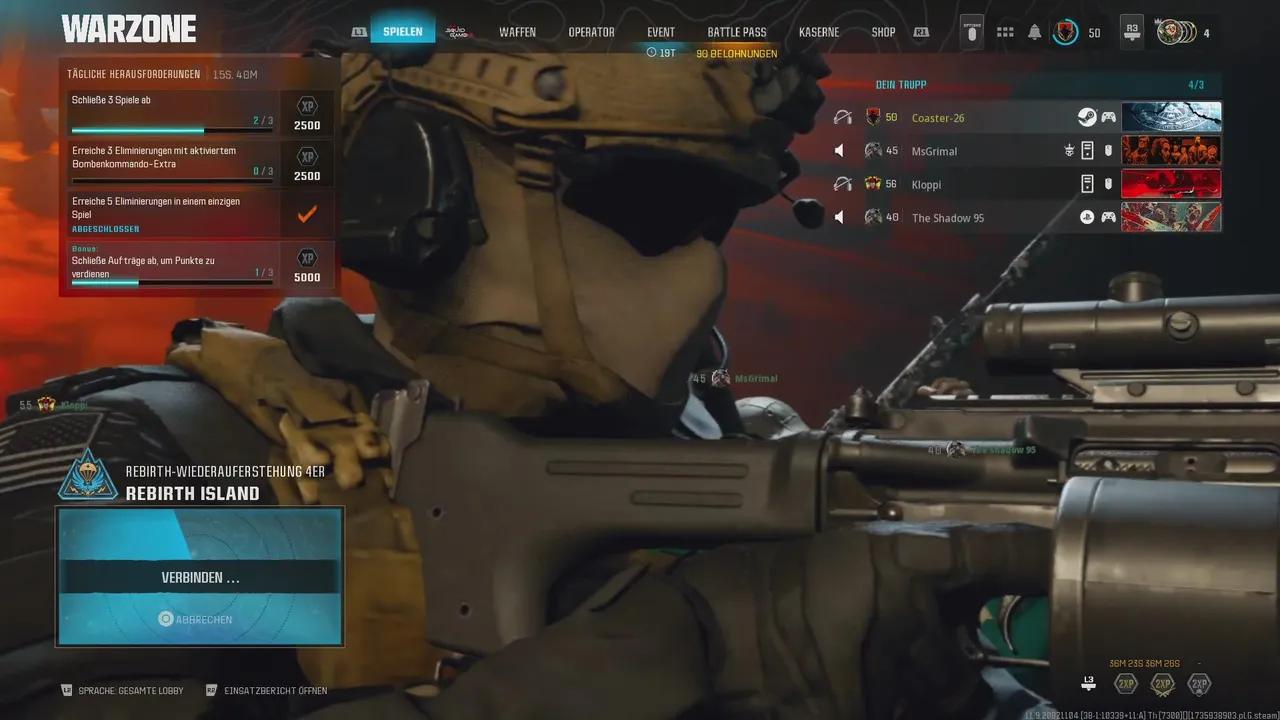Click the PlayStation icon beside The Shadow 95
Viewport: 1280px width, 720px height.
tap(1087, 217)
